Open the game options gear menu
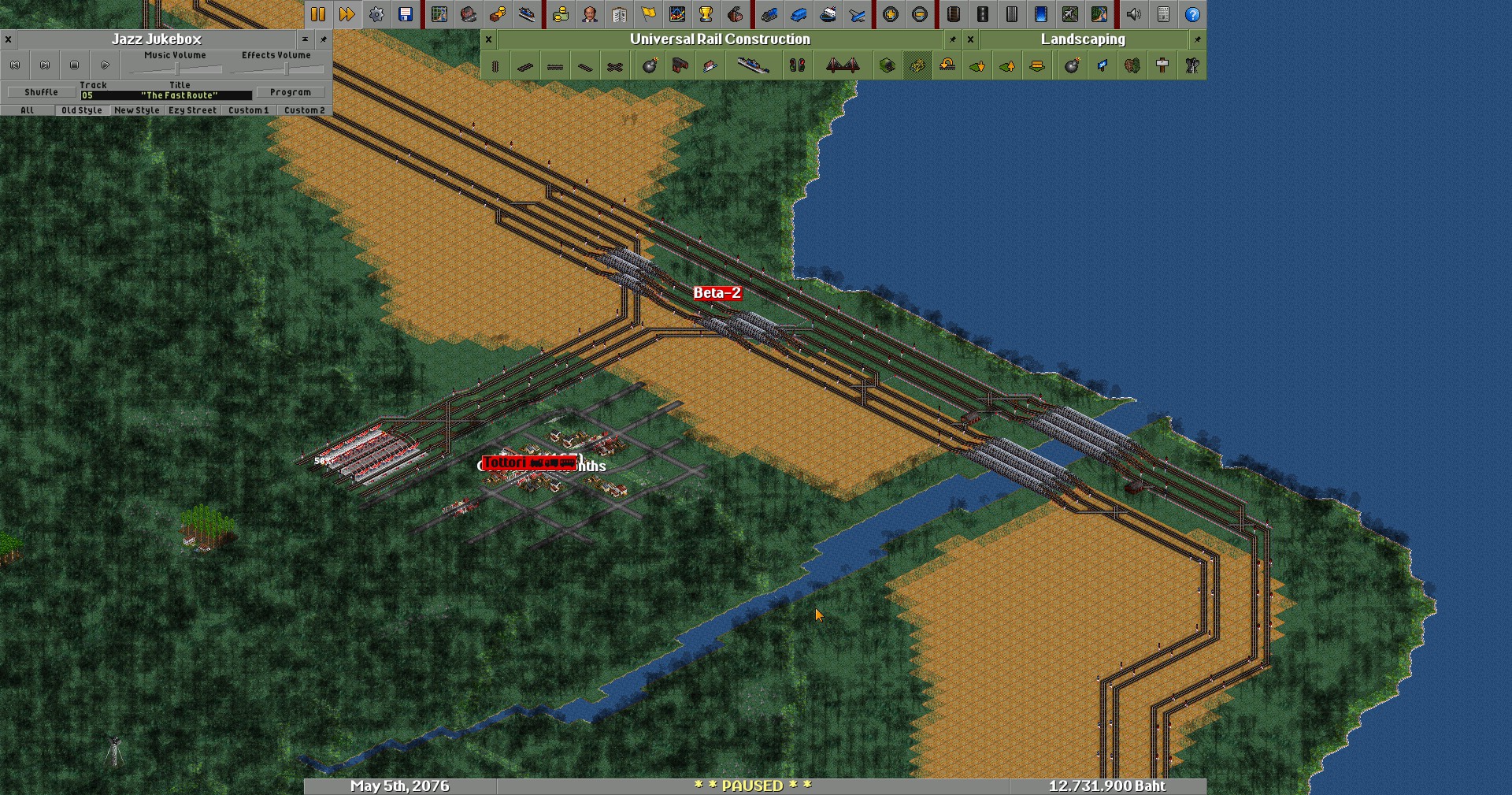The height and width of the screenshot is (795, 1512). click(x=376, y=14)
